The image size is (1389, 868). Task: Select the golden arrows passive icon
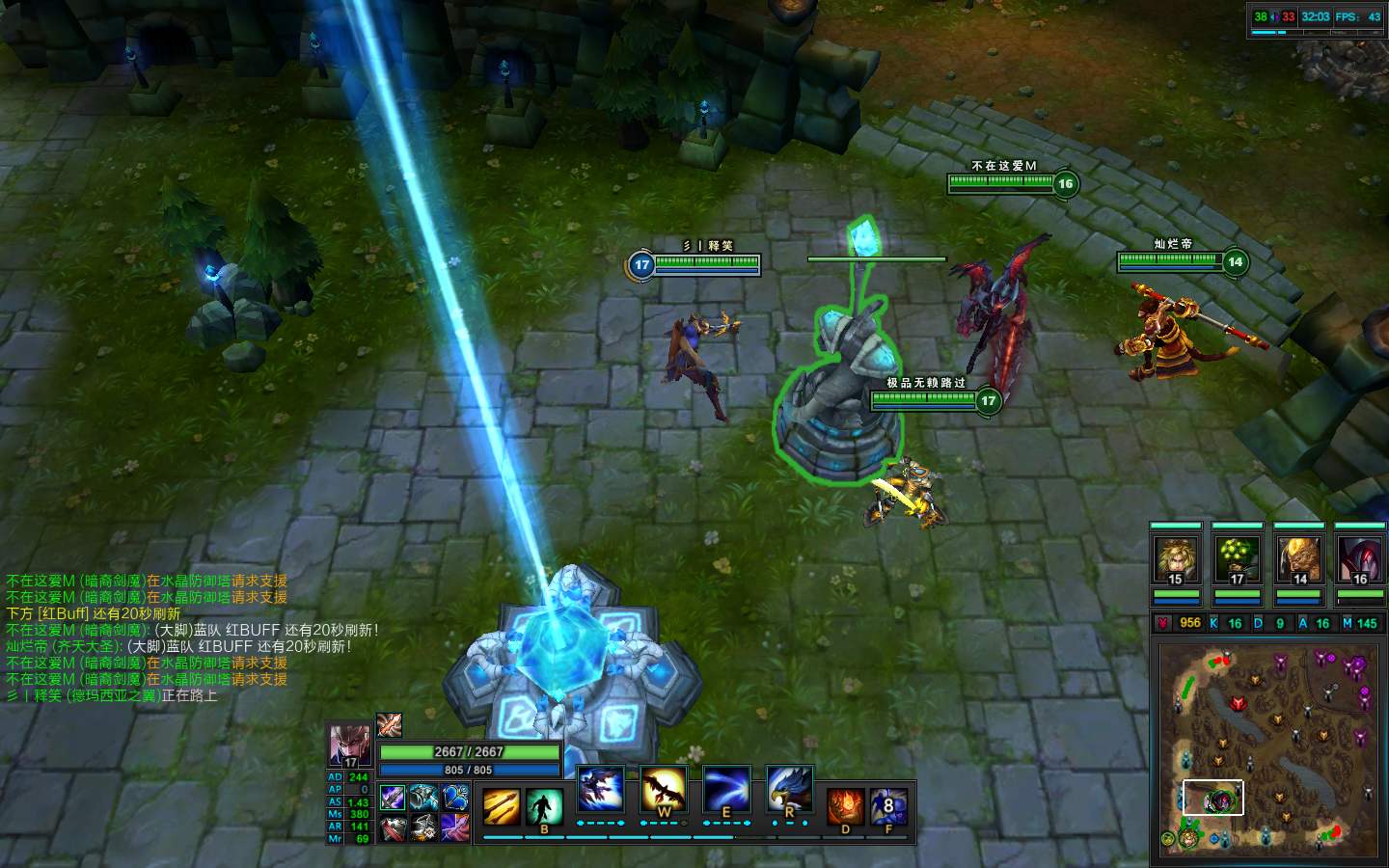pos(501,806)
